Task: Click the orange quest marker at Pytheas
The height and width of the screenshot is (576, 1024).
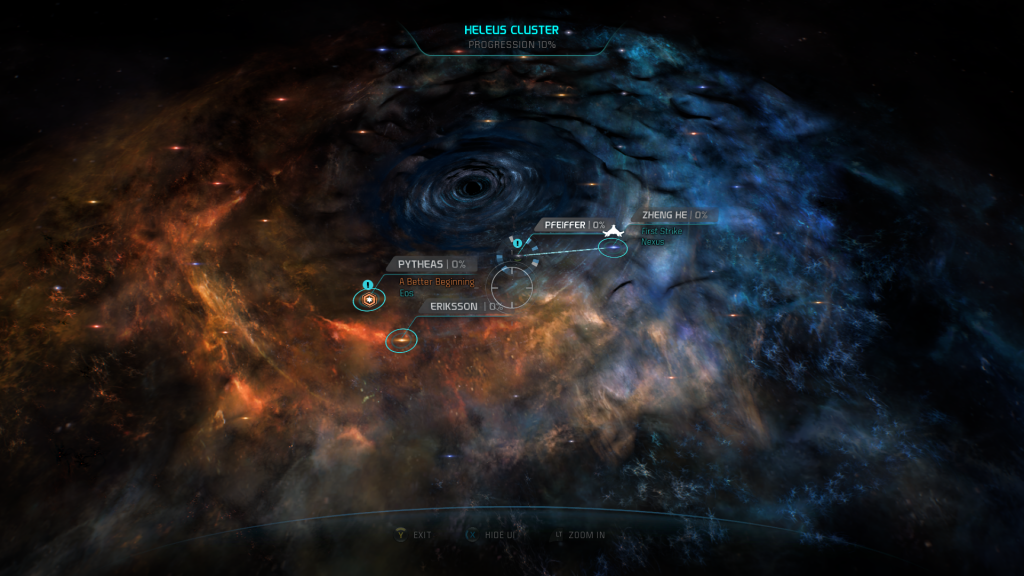Action: tap(370, 299)
